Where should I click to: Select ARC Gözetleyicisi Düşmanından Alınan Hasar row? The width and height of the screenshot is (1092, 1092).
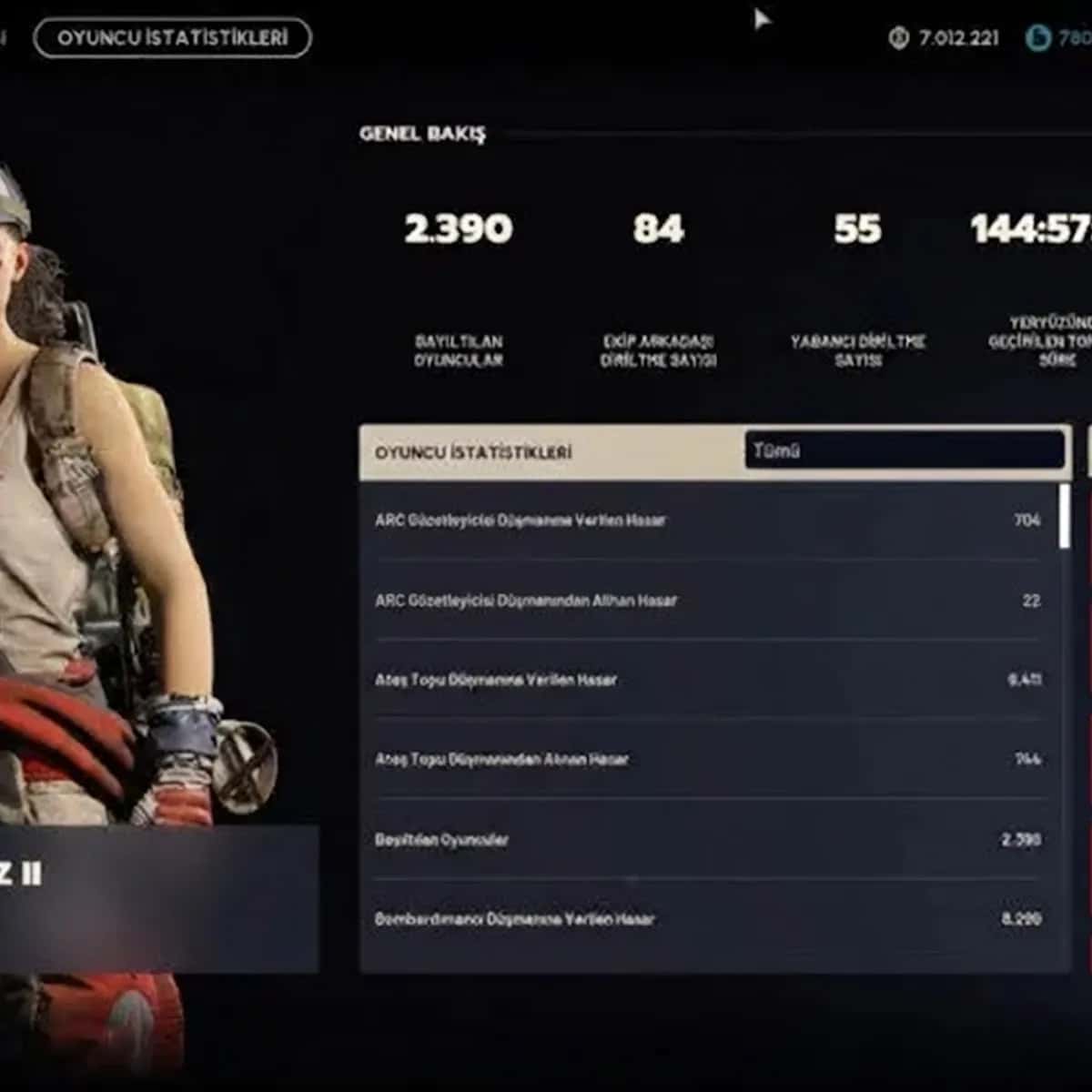coord(708,601)
